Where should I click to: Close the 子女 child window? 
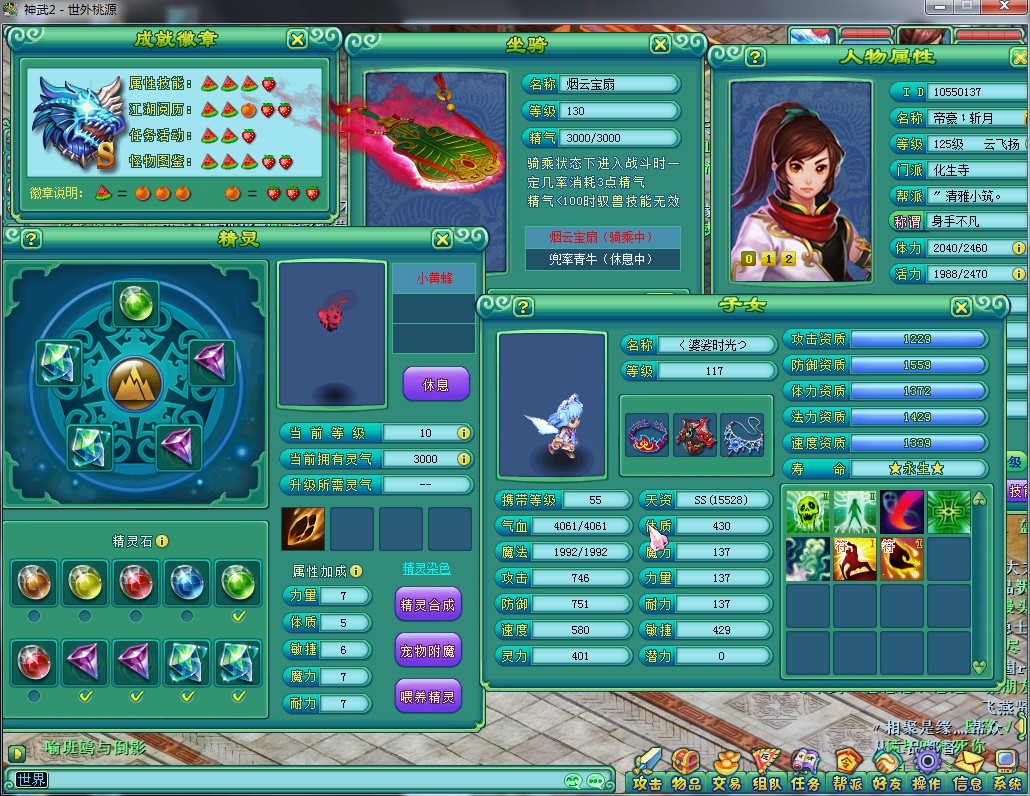click(961, 307)
